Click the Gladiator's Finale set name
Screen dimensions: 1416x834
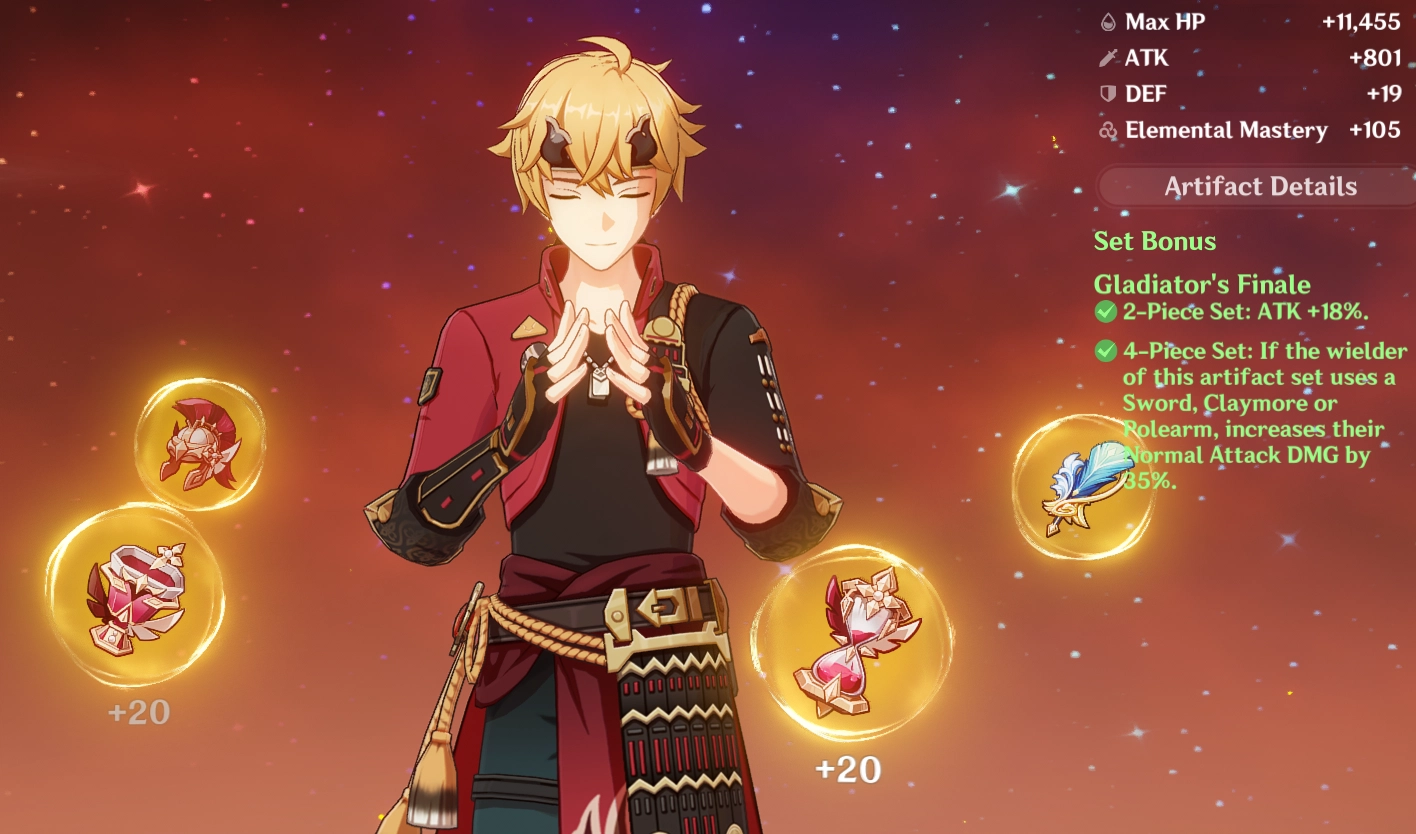click(1203, 284)
